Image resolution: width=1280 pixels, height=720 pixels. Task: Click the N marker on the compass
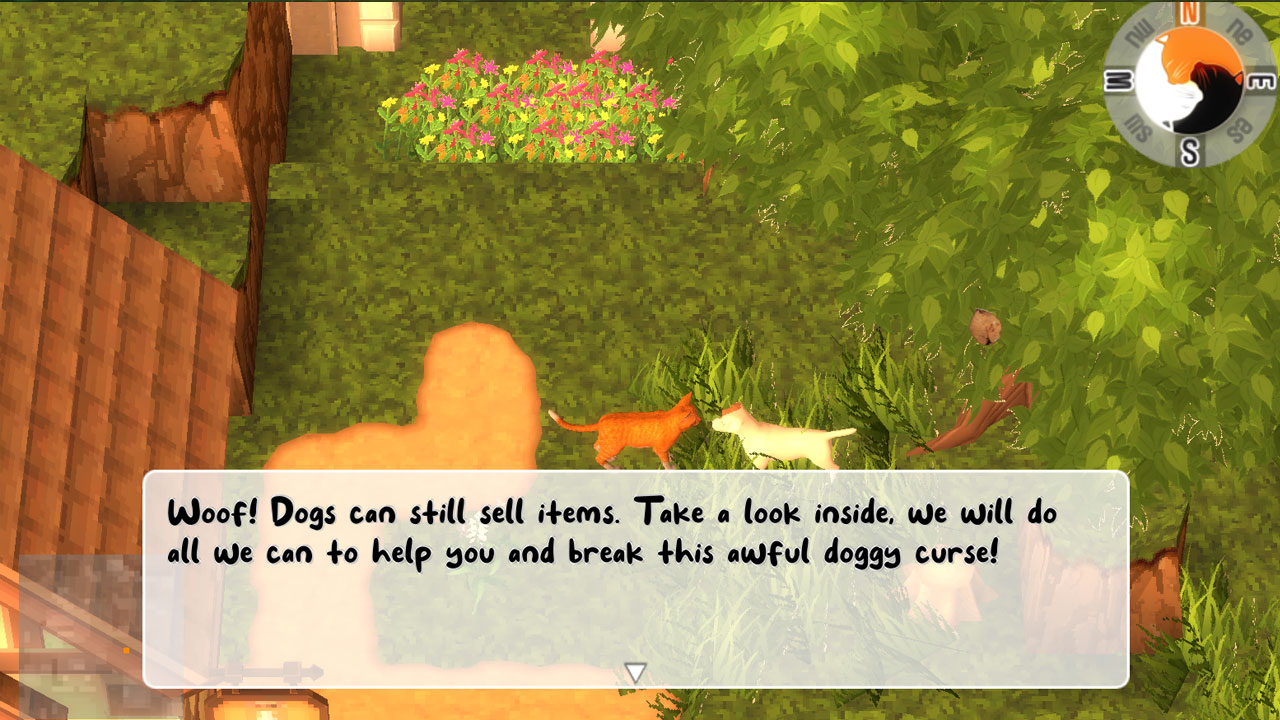1188,9
